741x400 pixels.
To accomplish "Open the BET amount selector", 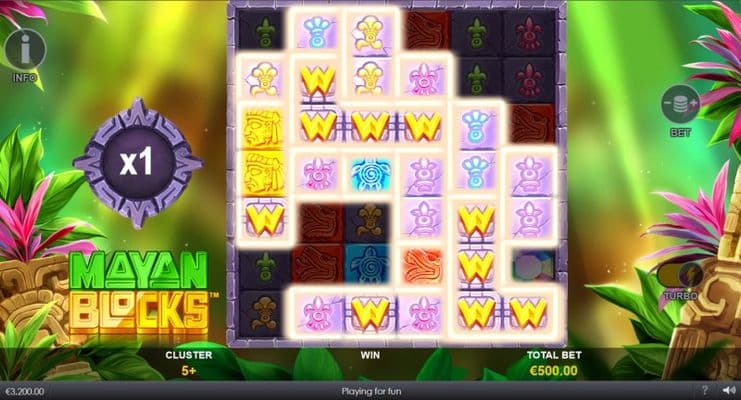I will [x=681, y=104].
